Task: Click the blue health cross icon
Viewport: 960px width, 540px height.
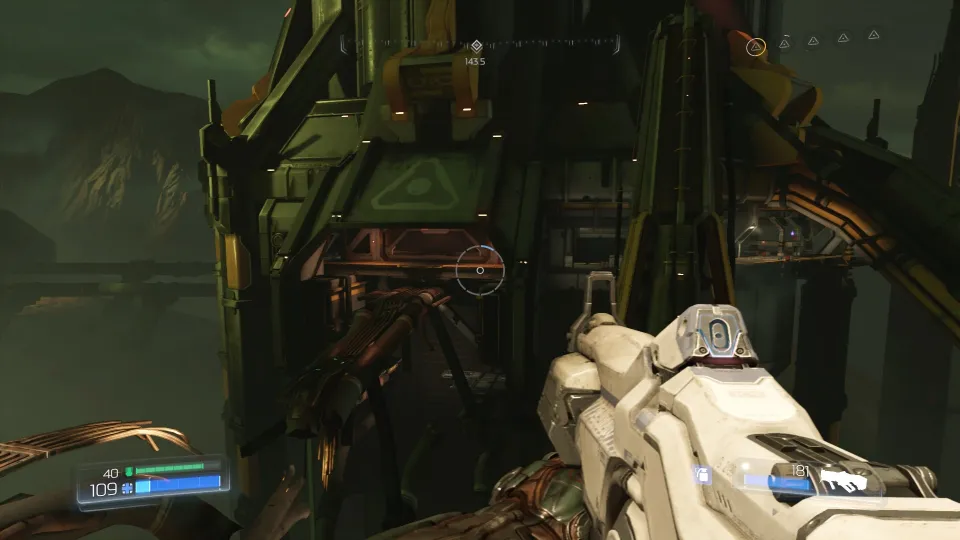Action: (127, 488)
